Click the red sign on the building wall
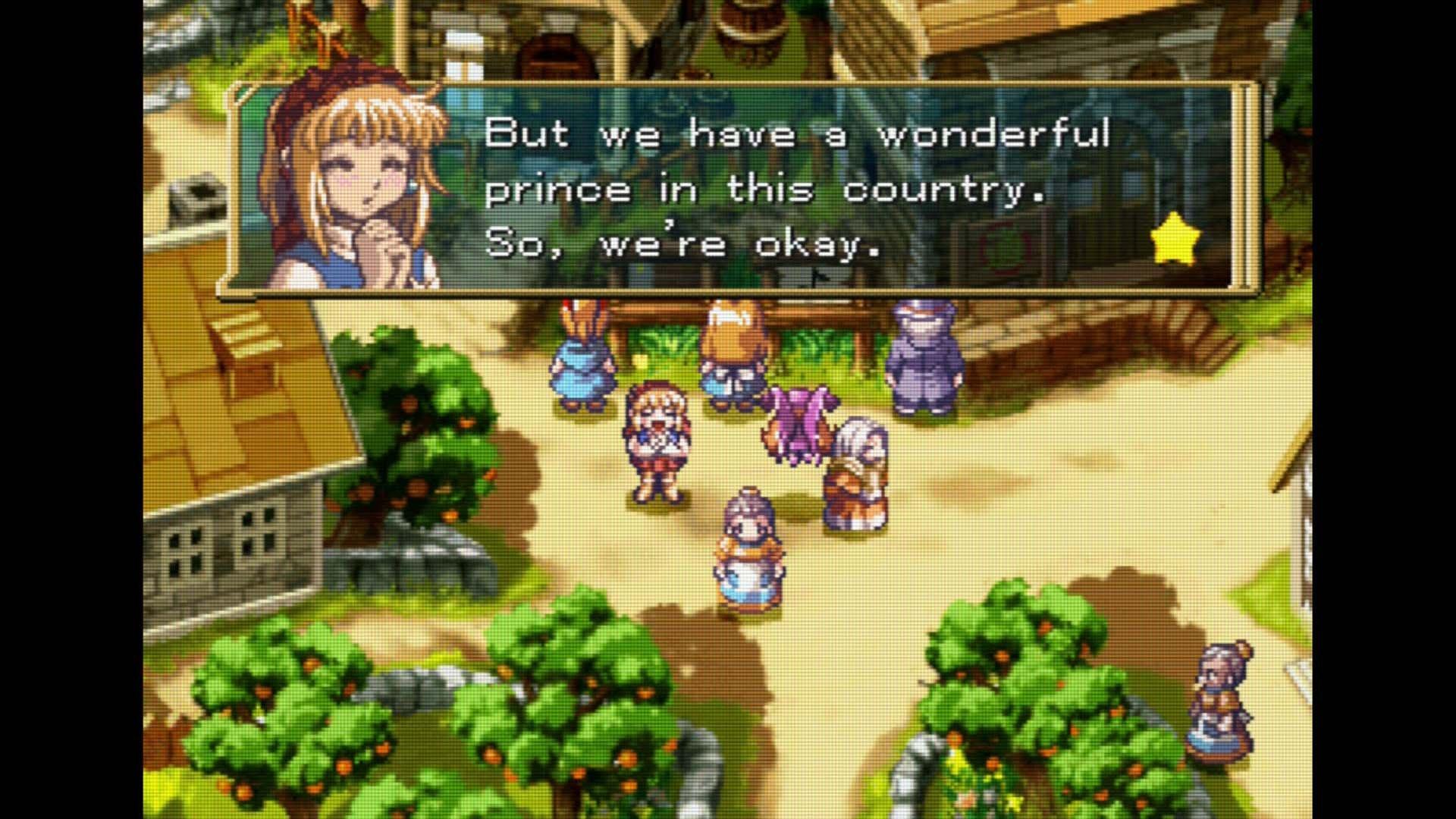The height and width of the screenshot is (819, 1456). 1001,250
